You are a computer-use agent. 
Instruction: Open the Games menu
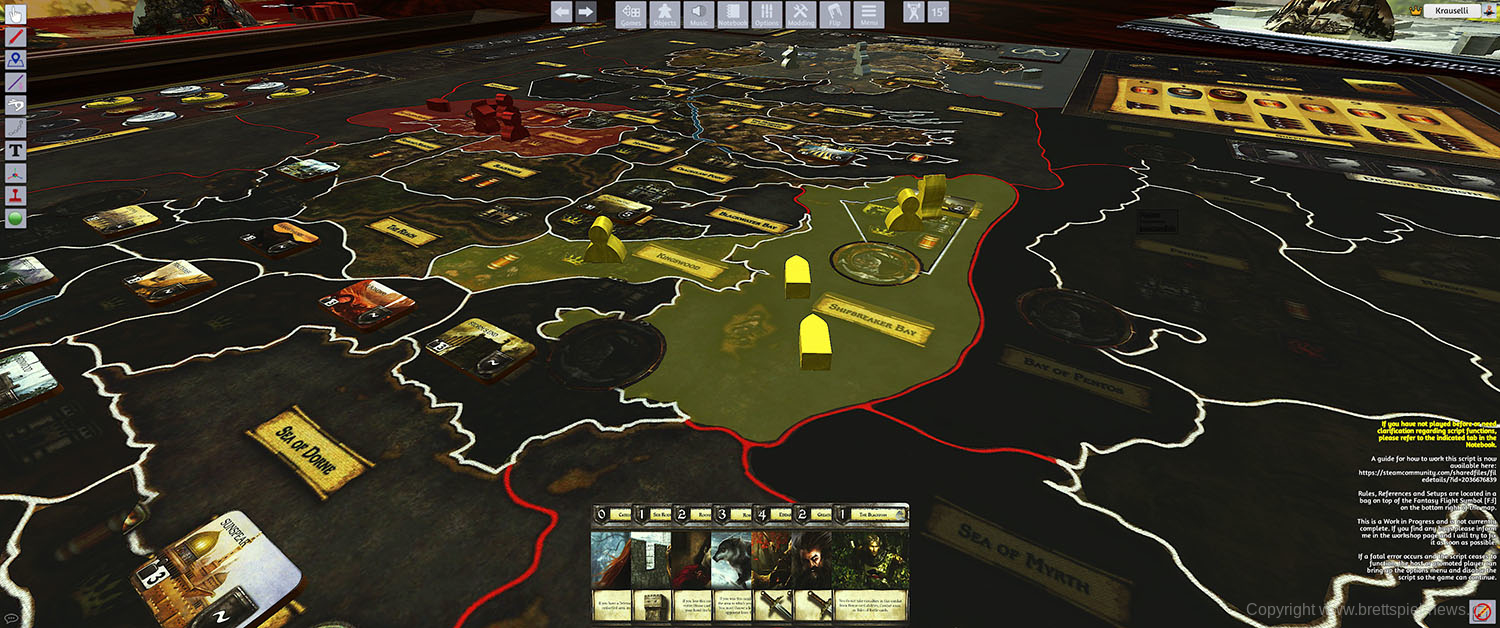click(x=631, y=14)
